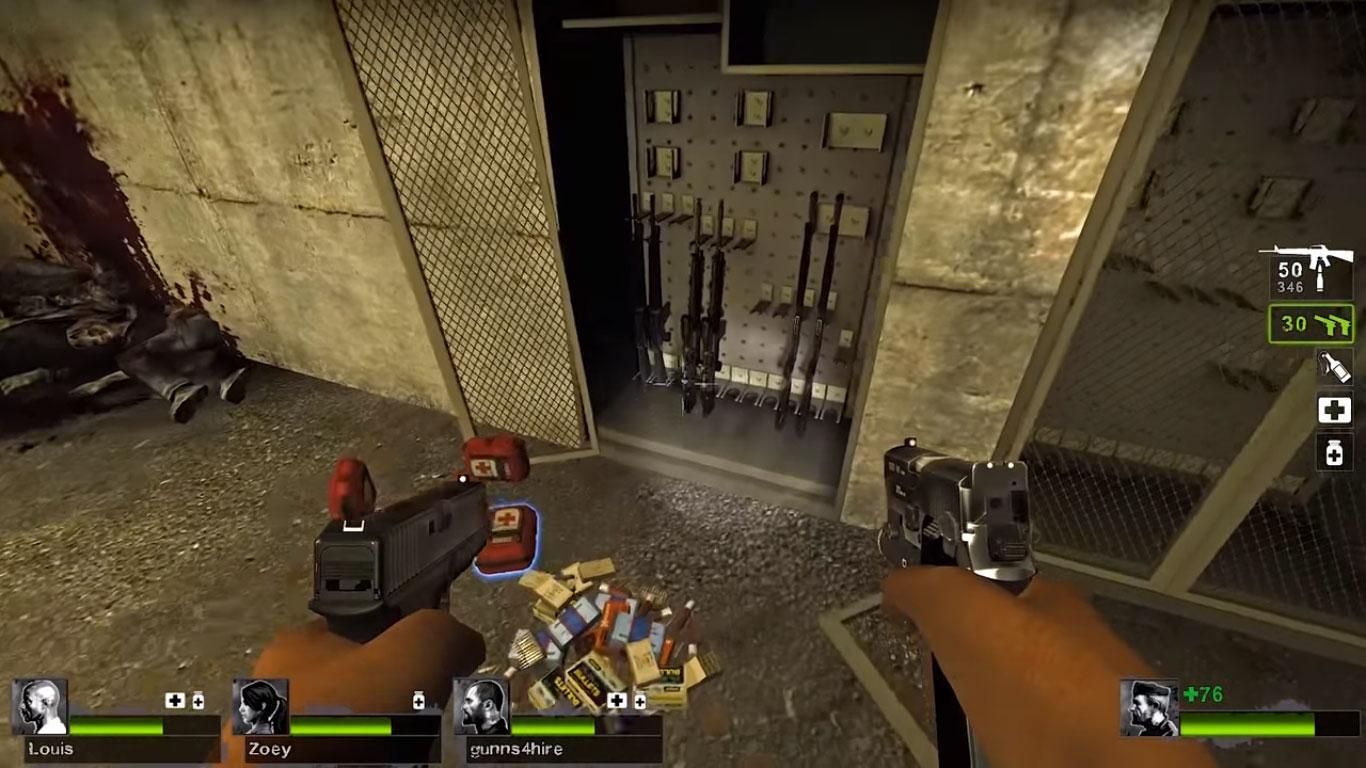Image resolution: width=1366 pixels, height=768 pixels.
Task: Click the health kit icon above Louis's bar
Action: click(x=175, y=700)
